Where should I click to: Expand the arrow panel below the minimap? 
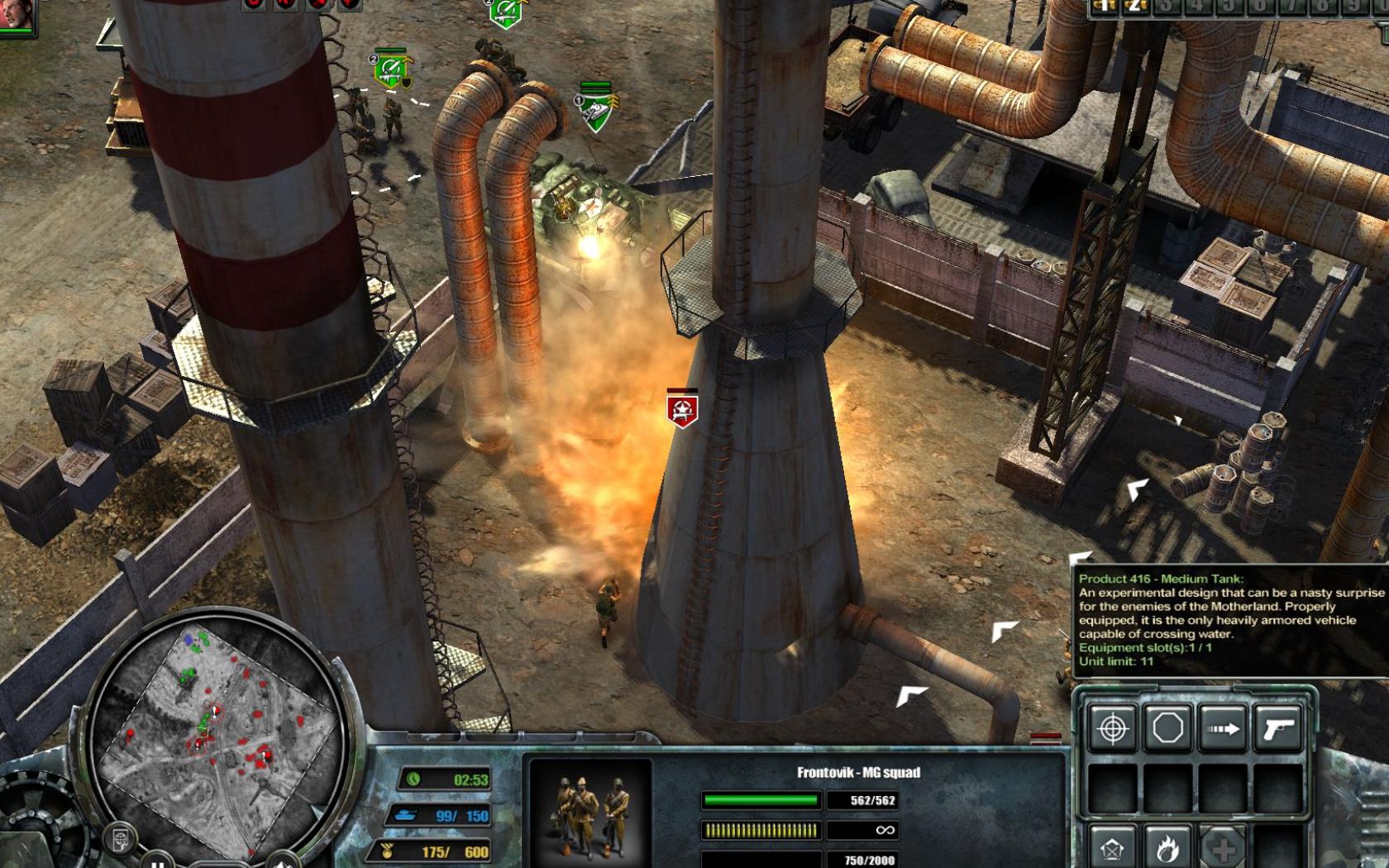point(283,863)
